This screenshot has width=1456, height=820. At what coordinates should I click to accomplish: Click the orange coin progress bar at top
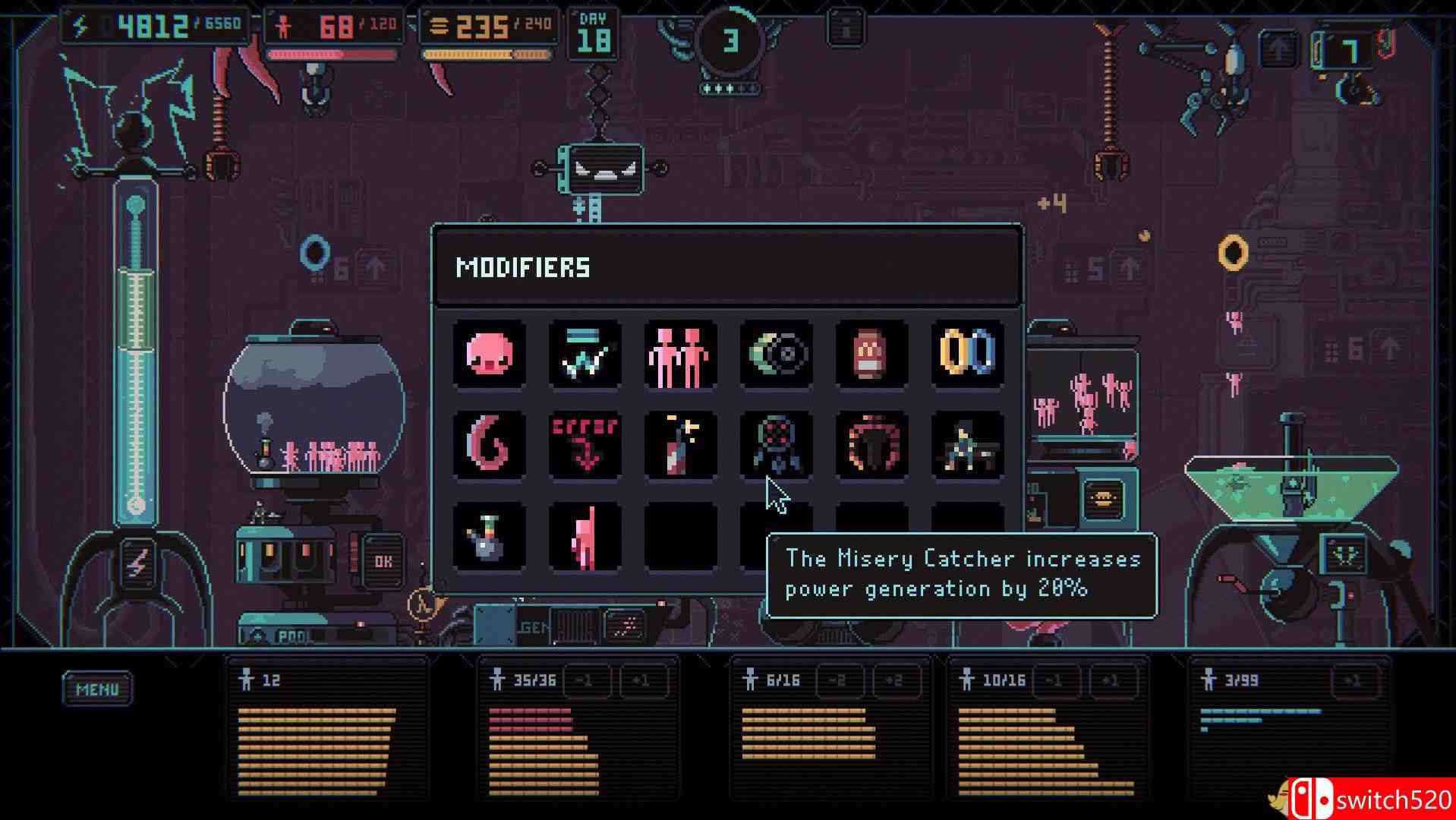486,53
